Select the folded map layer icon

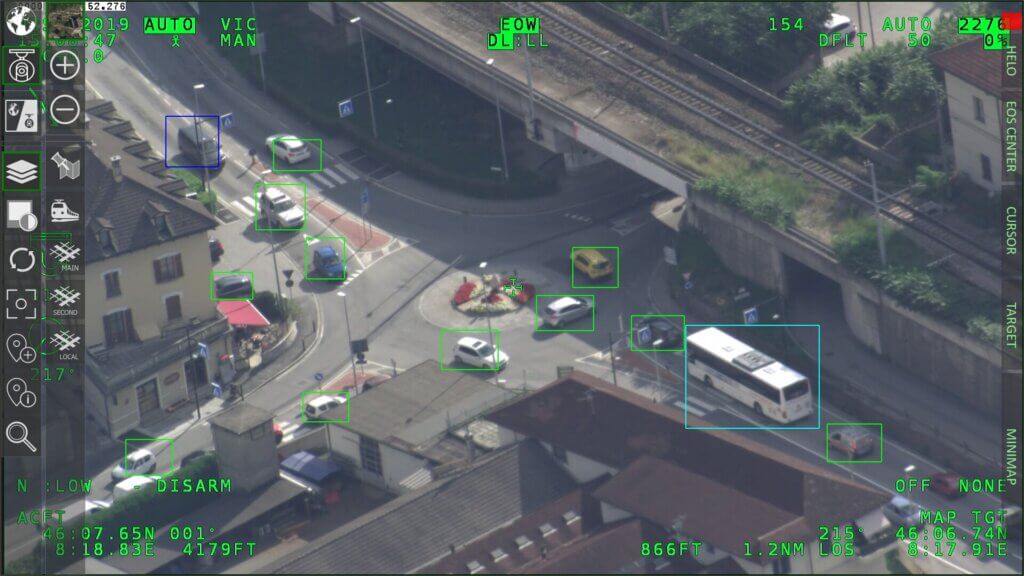(x=65, y=165)
